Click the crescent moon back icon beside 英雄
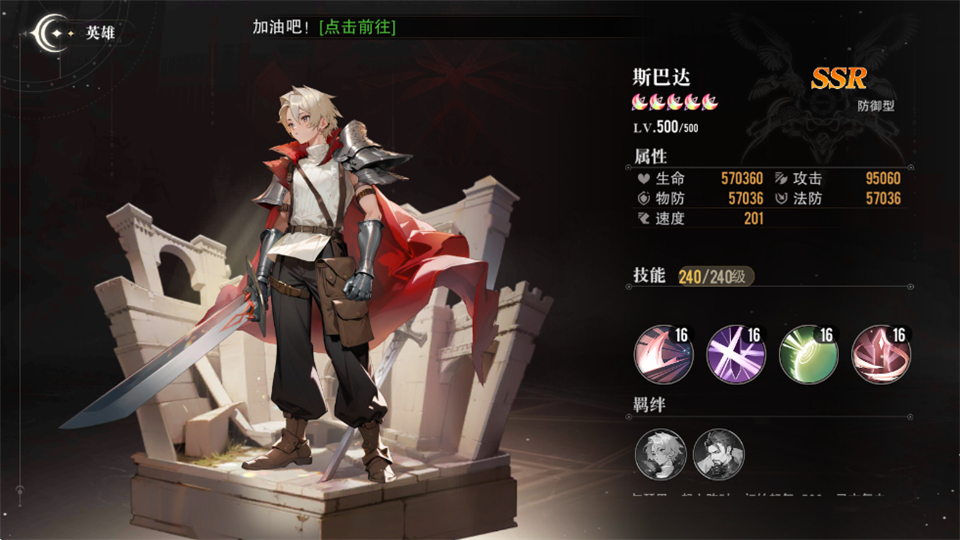The height and width of the screenshot is (540, 960). click(47, 33)
